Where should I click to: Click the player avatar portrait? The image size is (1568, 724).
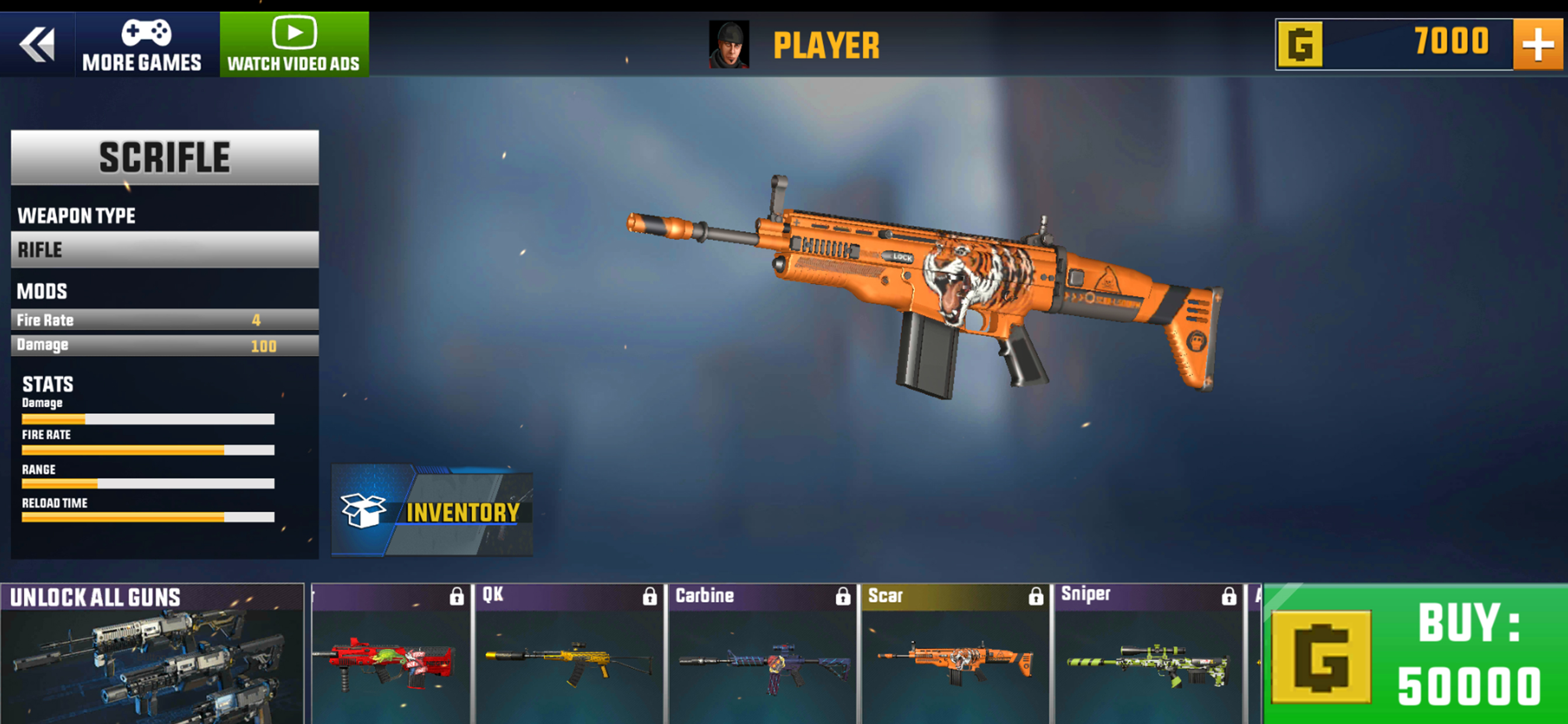[x=729, y=45]
